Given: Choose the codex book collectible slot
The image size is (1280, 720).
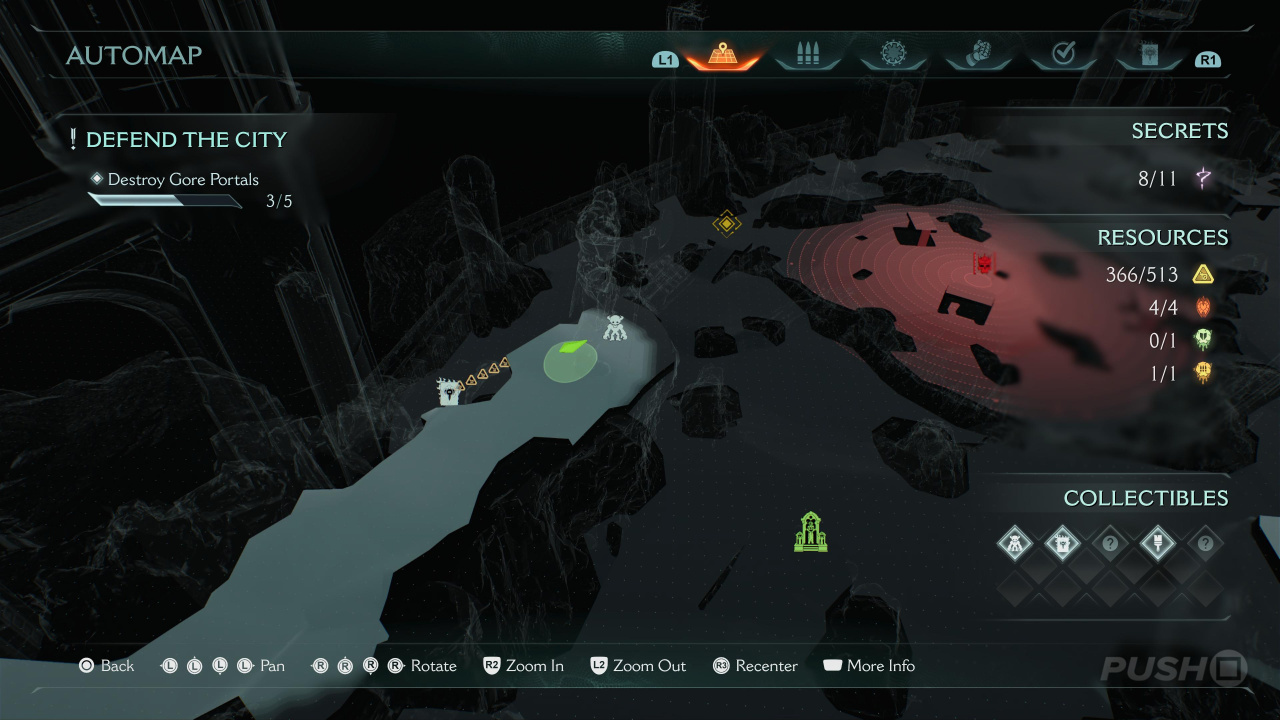Looking at the screenshot, I should pos(1062,544).
